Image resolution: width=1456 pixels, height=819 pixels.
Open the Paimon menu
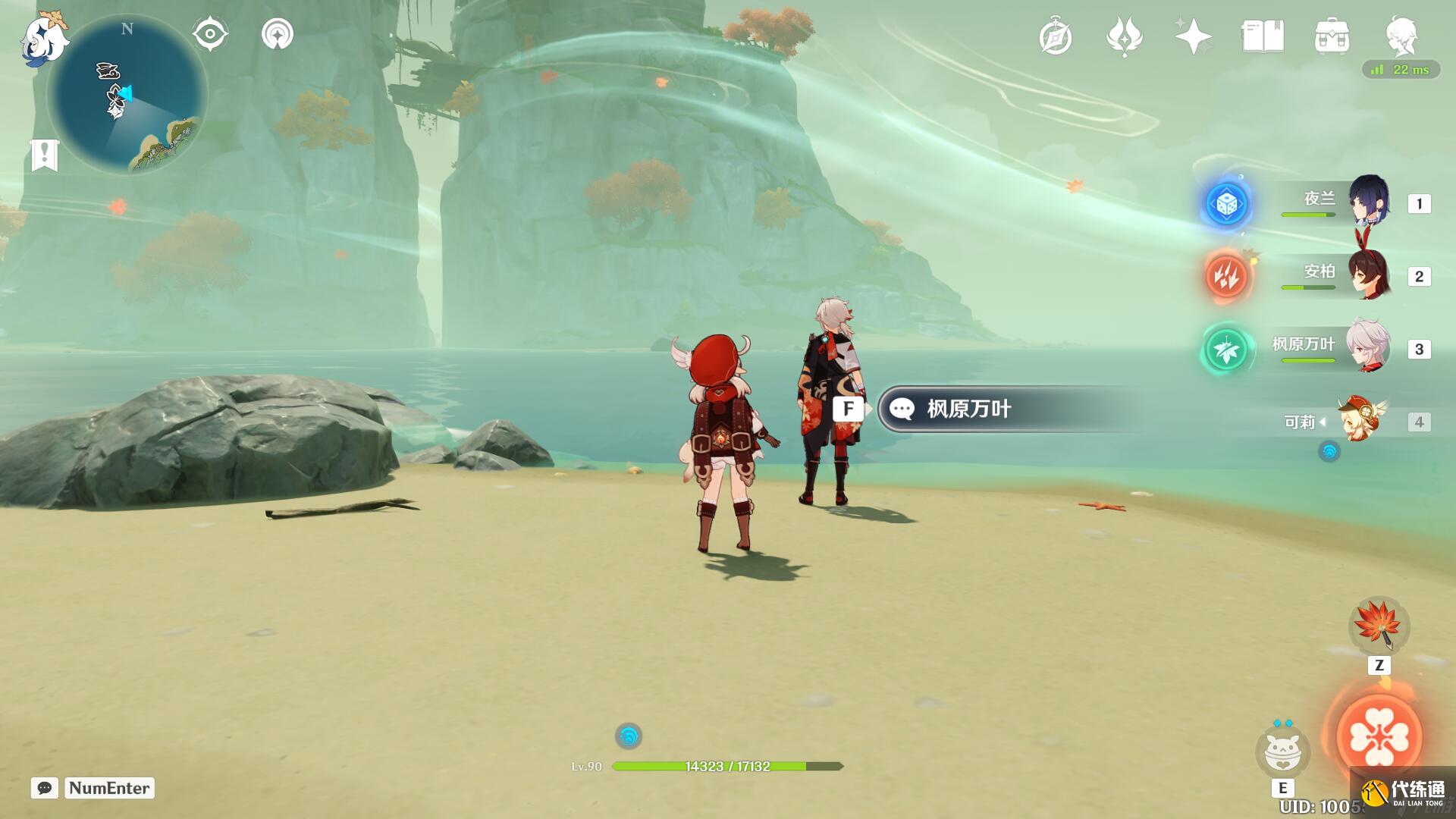click(42, 38)
